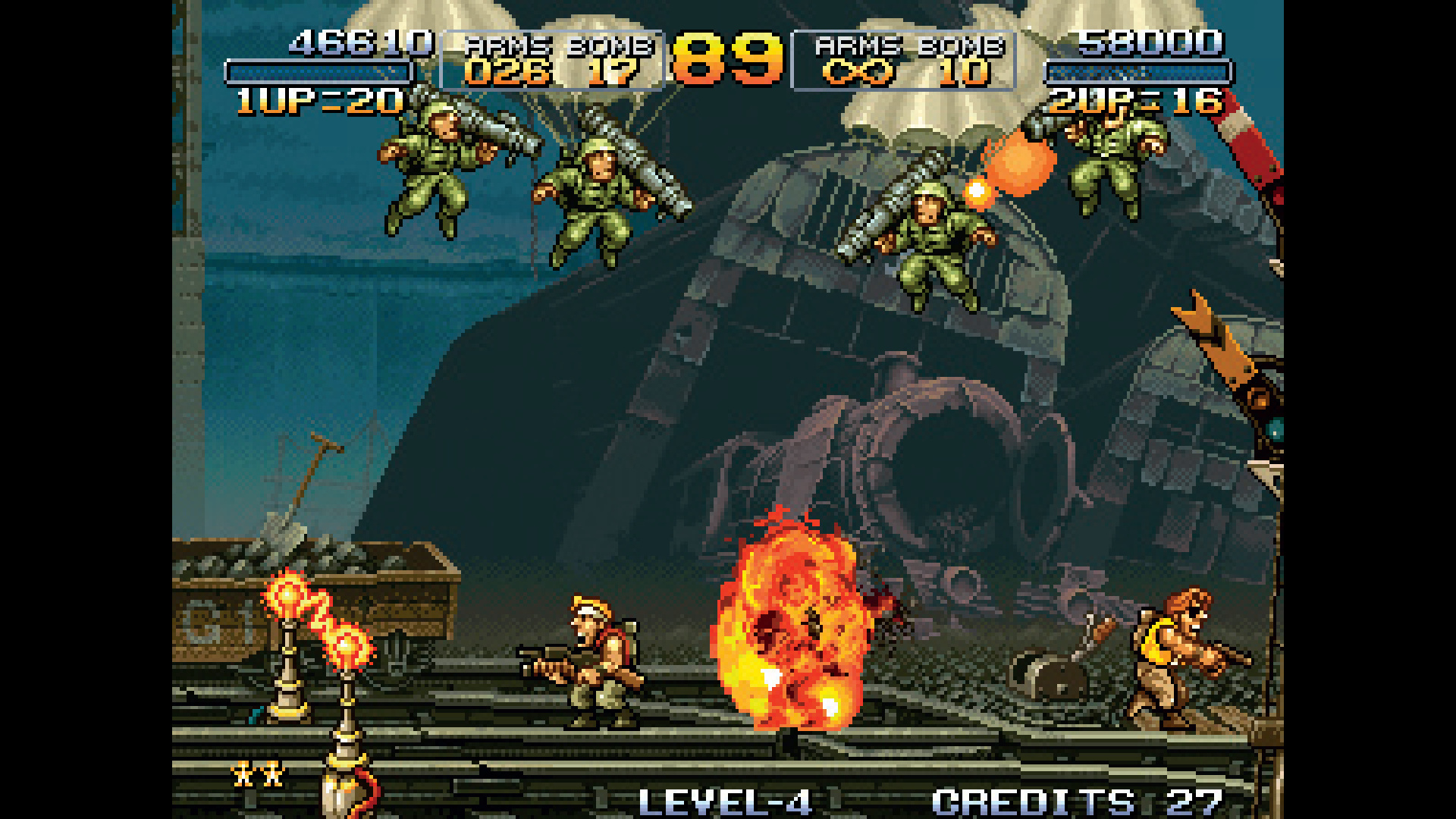
Task: Click player 1 health bar
Action: [318, 70]
